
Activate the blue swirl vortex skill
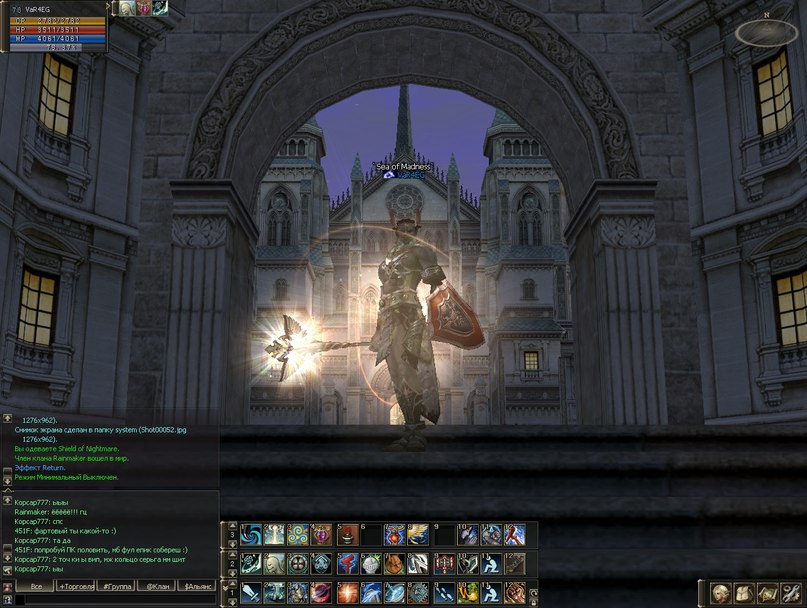(x=251, y=534)
